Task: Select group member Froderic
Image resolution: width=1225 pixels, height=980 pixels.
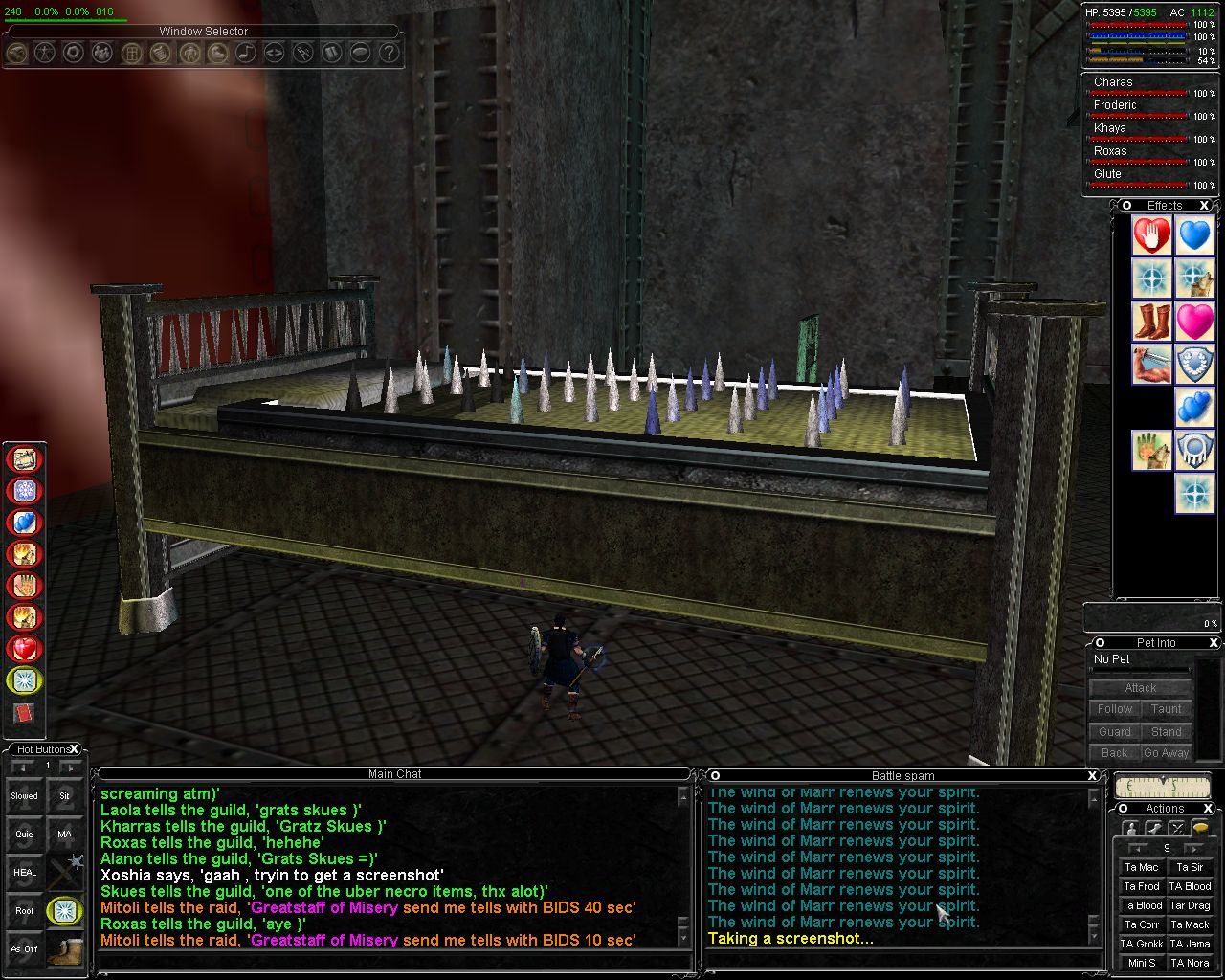Action: pyautogui.click(x=1115, y=105)
